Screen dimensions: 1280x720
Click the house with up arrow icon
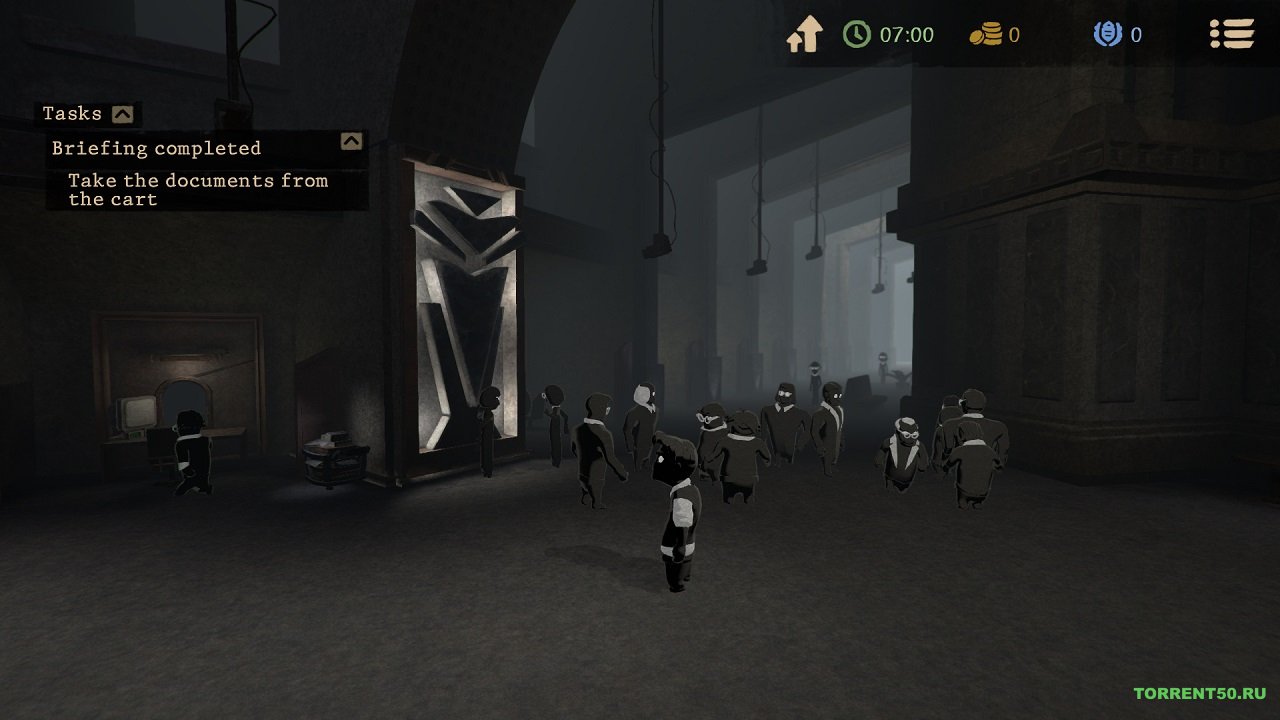804,34
